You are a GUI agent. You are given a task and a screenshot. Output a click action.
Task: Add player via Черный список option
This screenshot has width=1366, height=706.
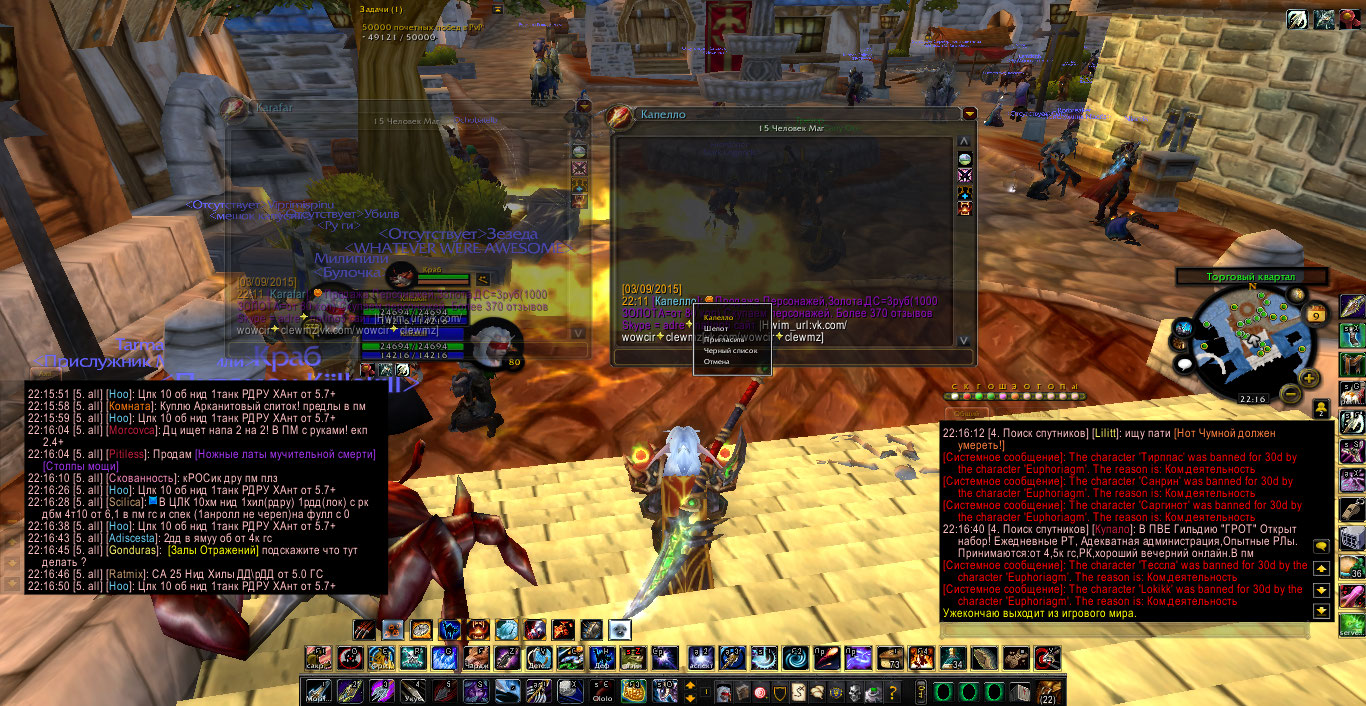tap(730, 351)
